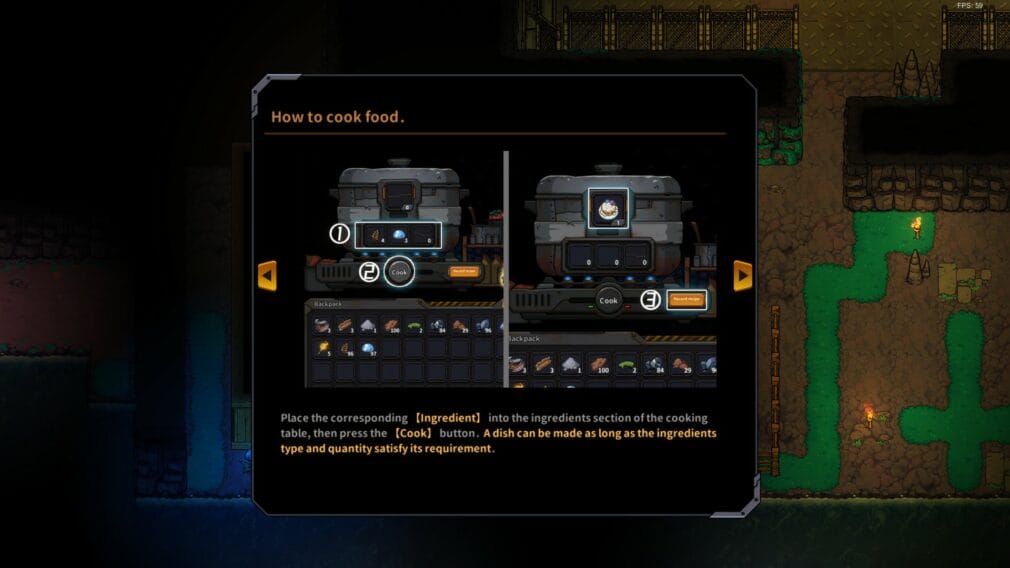
Task: Go to the previous tutorial page arrow
Action: coord(267,275)
